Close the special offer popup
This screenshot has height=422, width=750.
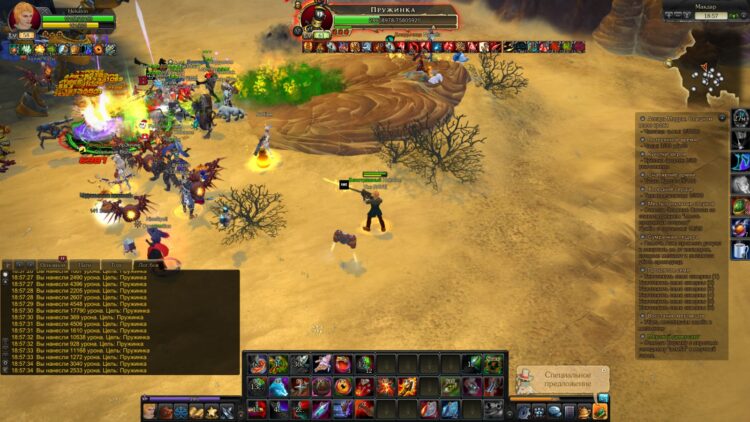point(605,370)
